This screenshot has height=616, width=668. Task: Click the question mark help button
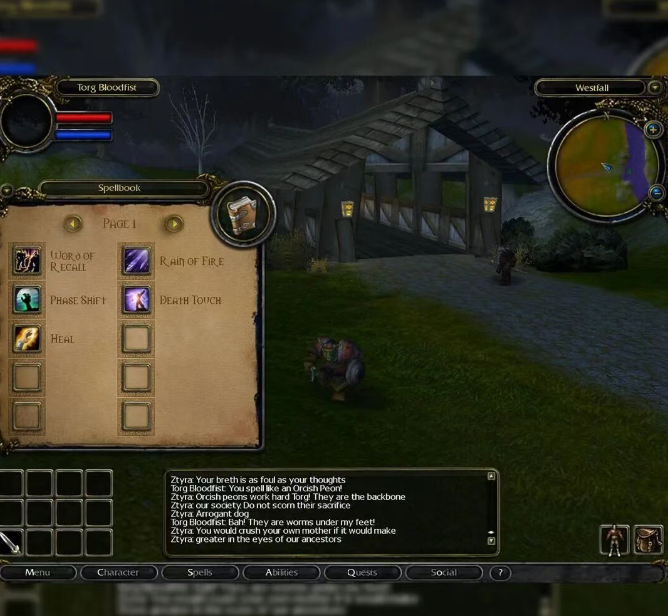coord(499,573)
